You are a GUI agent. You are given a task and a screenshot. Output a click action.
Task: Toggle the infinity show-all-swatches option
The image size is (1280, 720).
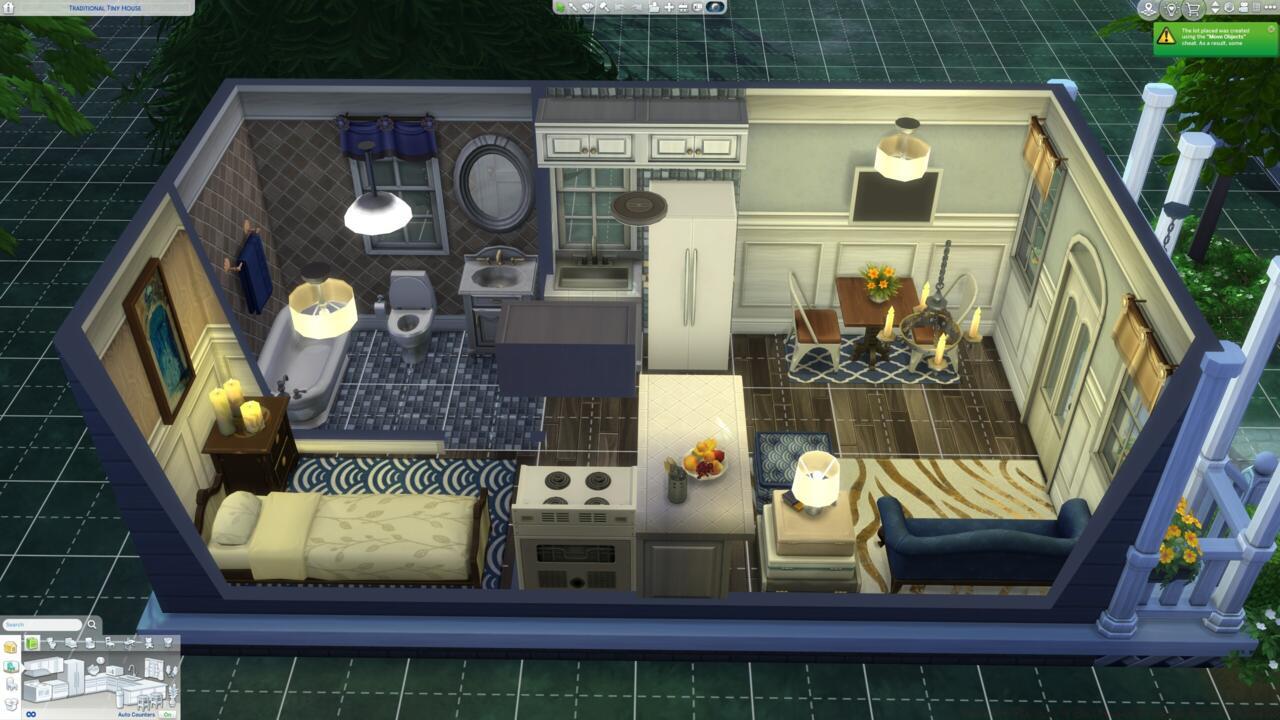31,714
